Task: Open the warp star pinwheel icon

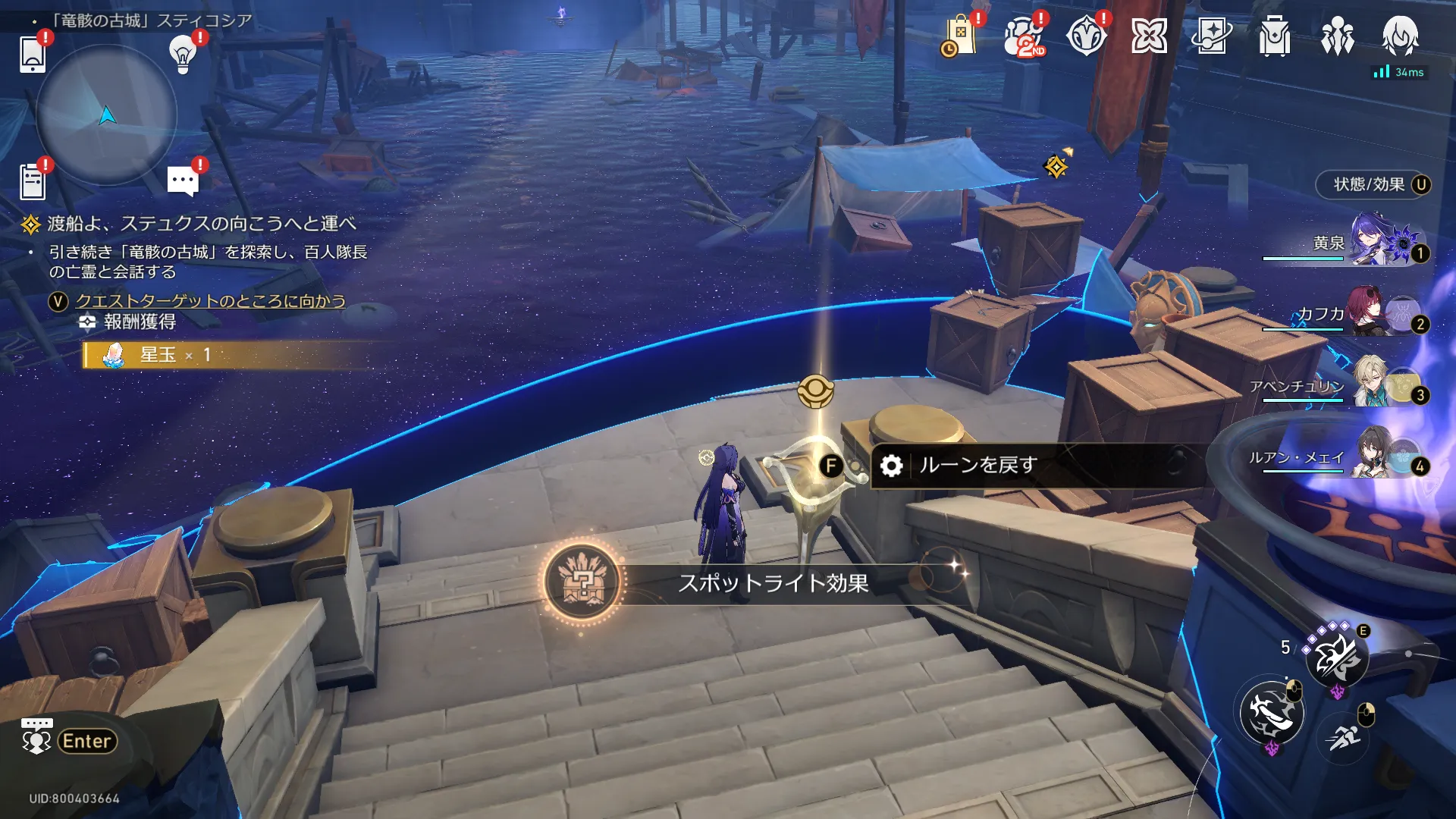Action: click(x=1149, y=36)
